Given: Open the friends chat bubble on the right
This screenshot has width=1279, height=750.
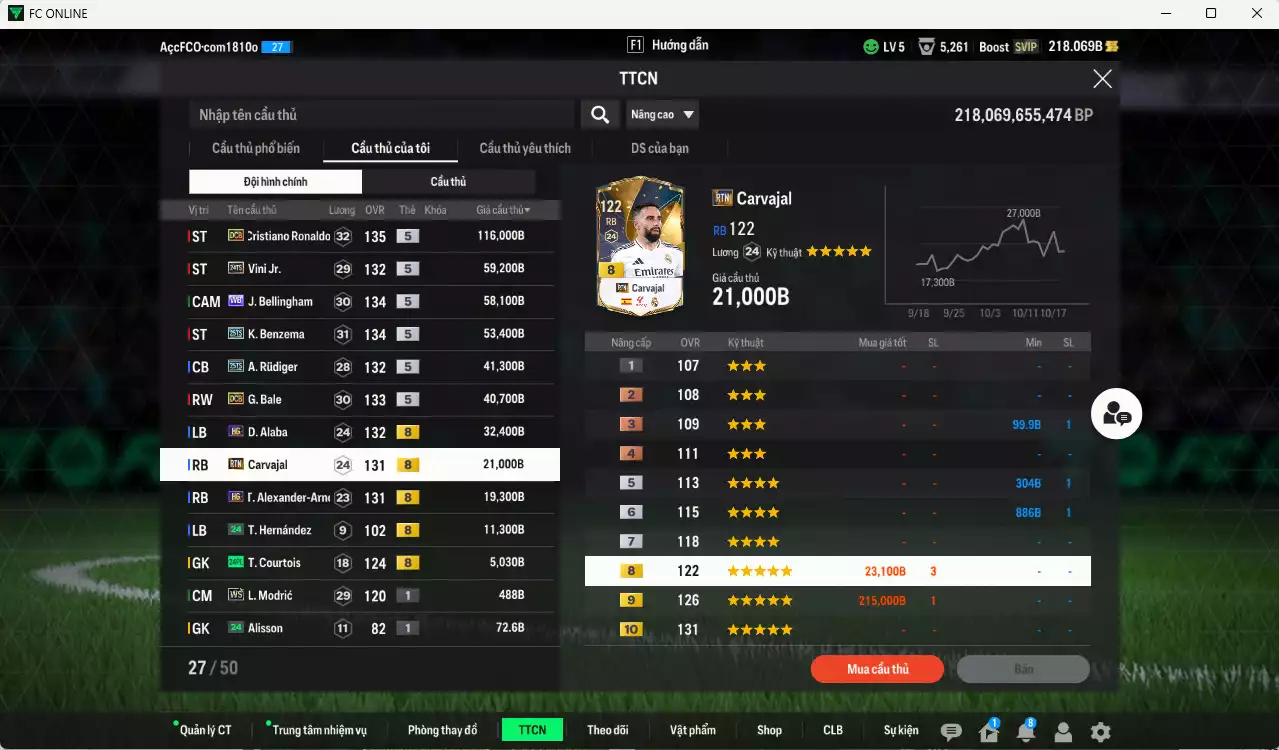Looking at the screenshot, I should 1116,414.
